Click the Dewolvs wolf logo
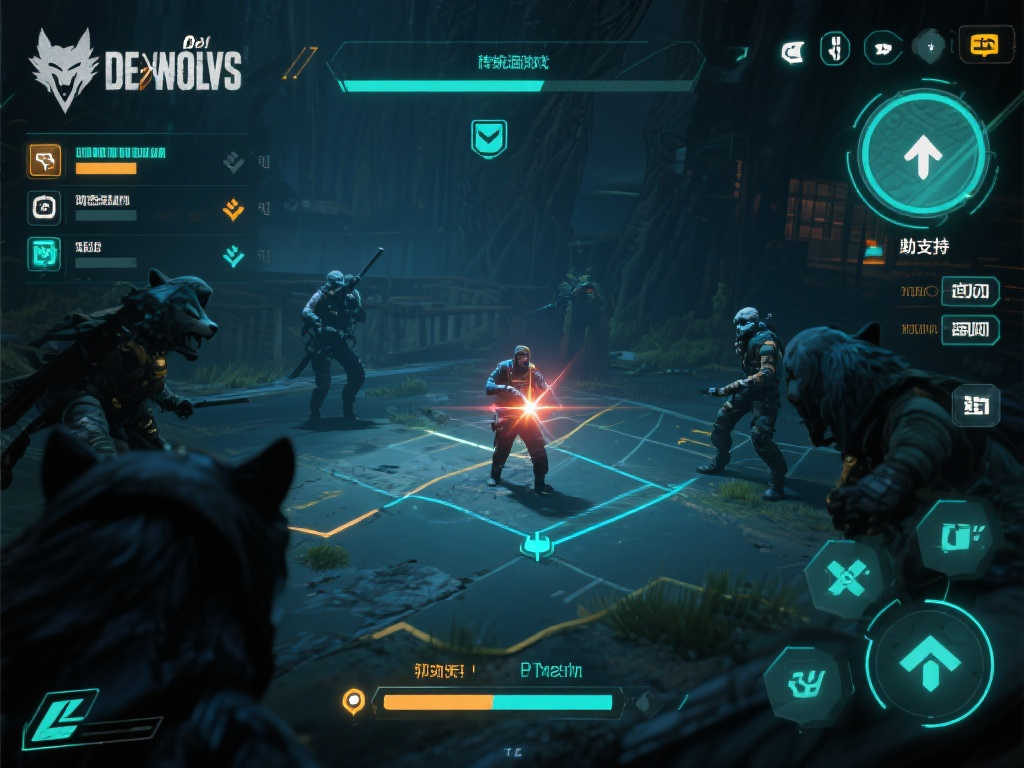Screen dimensions: 1024x768 64,68
